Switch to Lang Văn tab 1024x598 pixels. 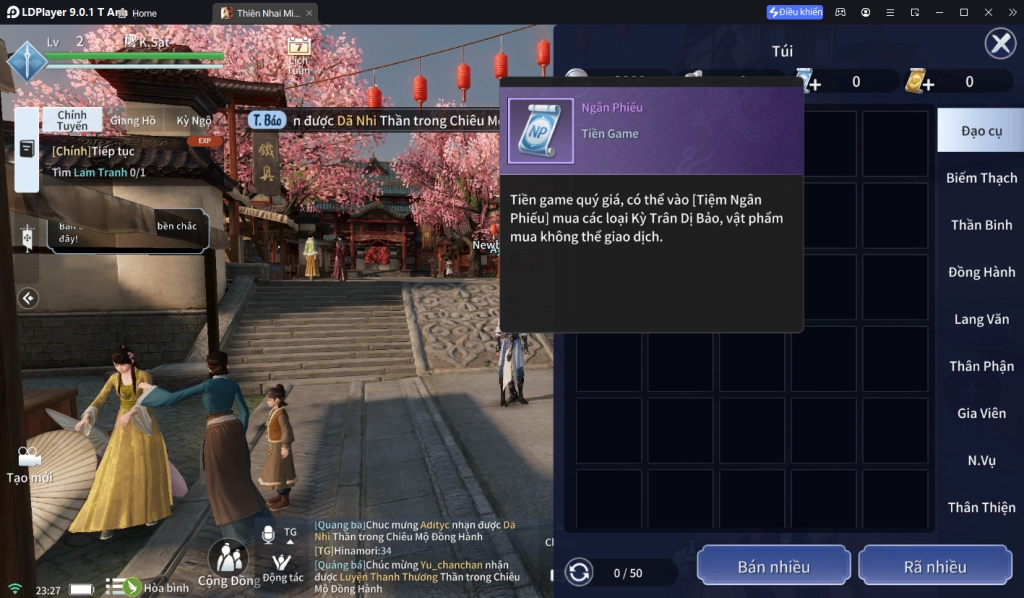981,319
